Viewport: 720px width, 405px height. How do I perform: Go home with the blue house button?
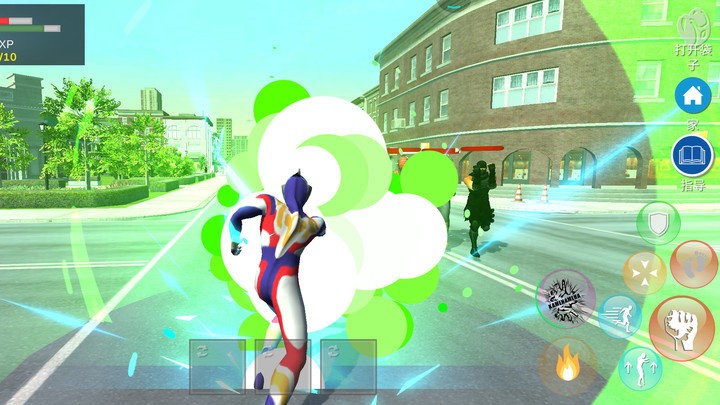(x=692, y=97)
